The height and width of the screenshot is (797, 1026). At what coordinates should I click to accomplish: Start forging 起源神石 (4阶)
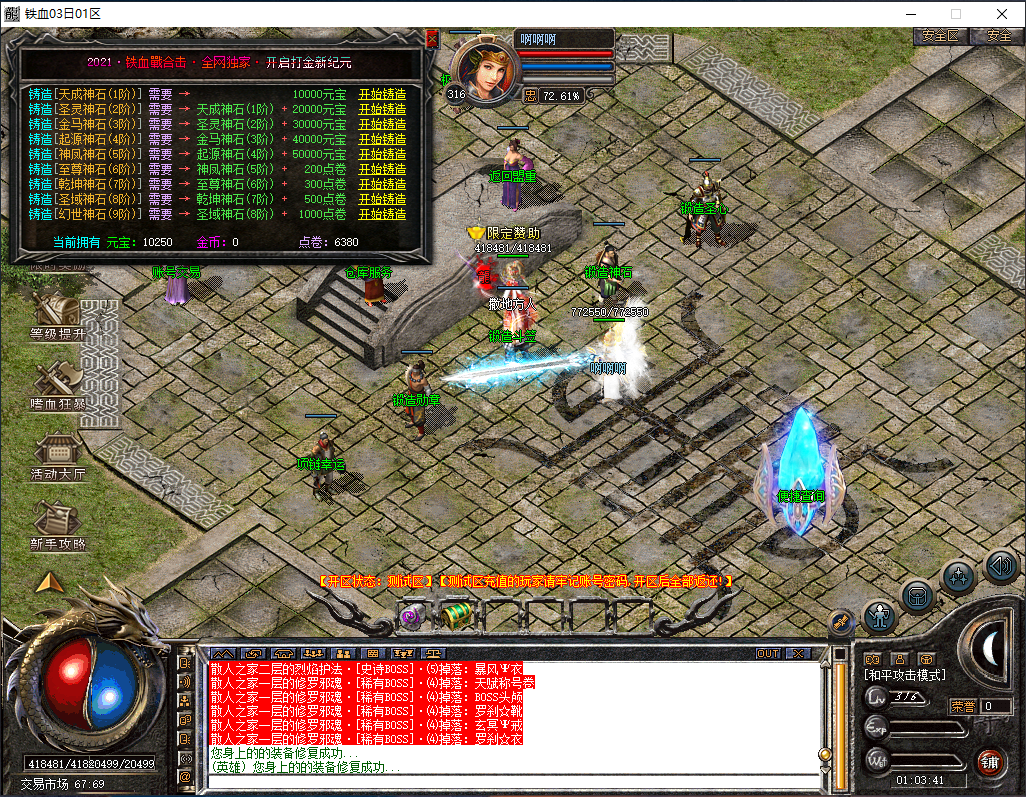tap(382, 140)
